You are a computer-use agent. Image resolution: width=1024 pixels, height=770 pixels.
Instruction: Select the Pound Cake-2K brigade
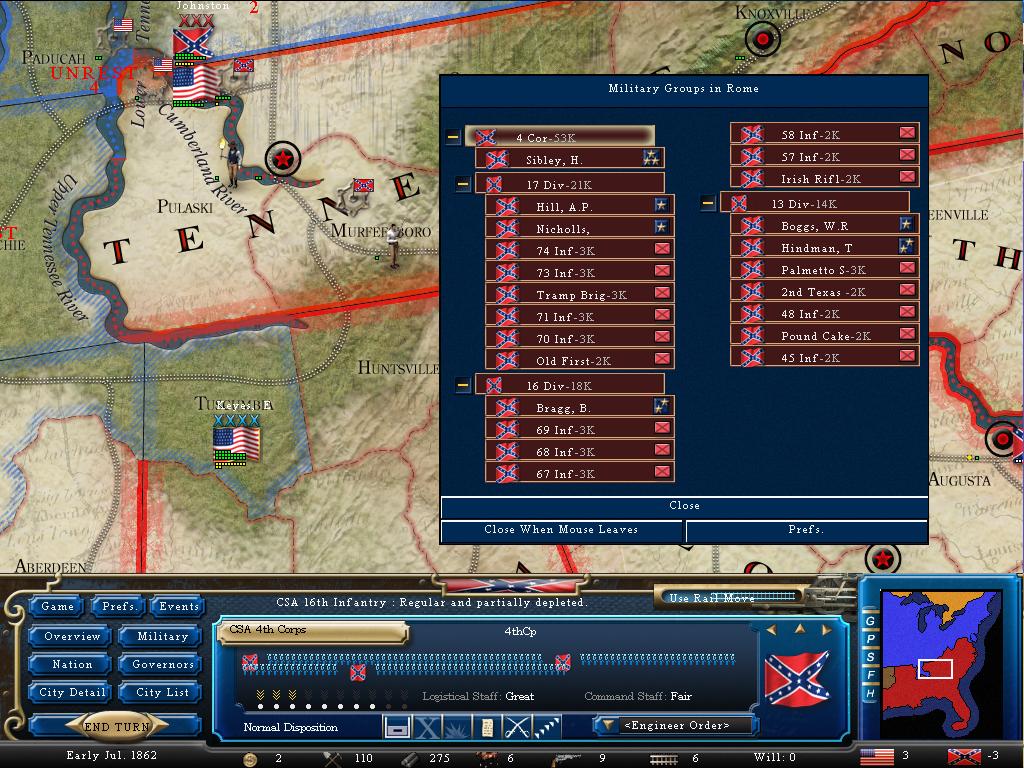tap(825, 336)
